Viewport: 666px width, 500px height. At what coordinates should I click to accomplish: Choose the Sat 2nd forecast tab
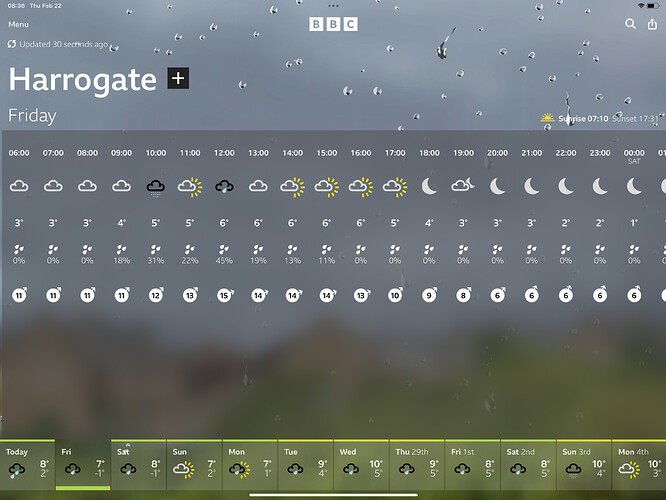pyautogui.click(x=528, y=465)
